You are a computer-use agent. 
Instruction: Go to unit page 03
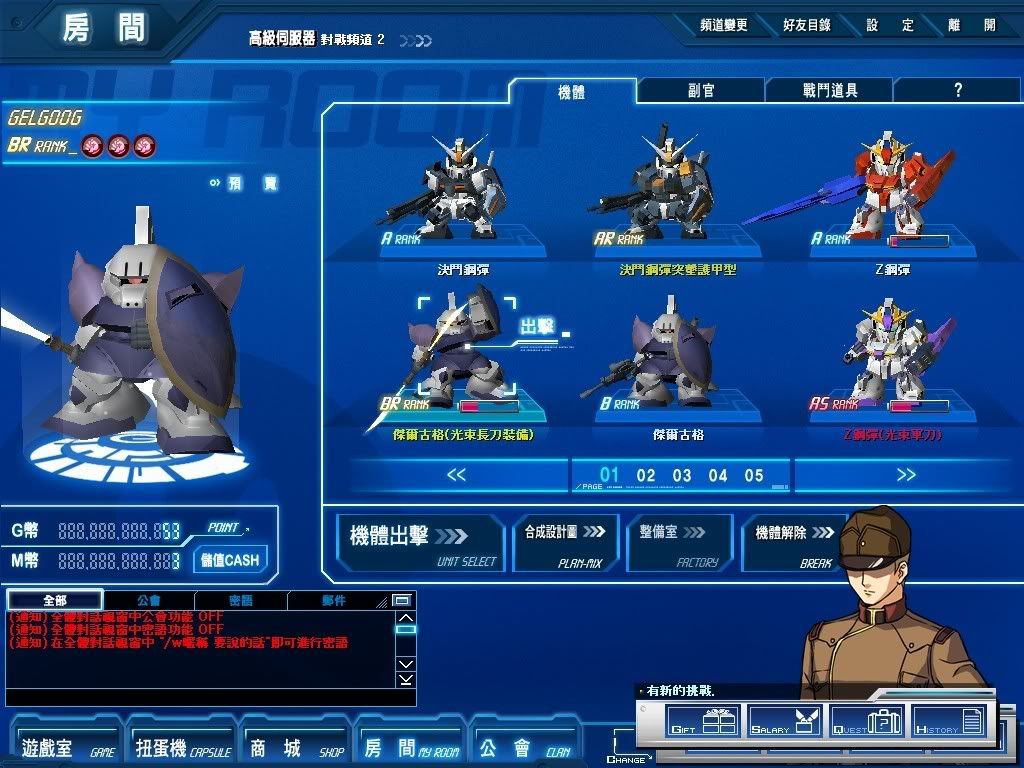point(682,475)
